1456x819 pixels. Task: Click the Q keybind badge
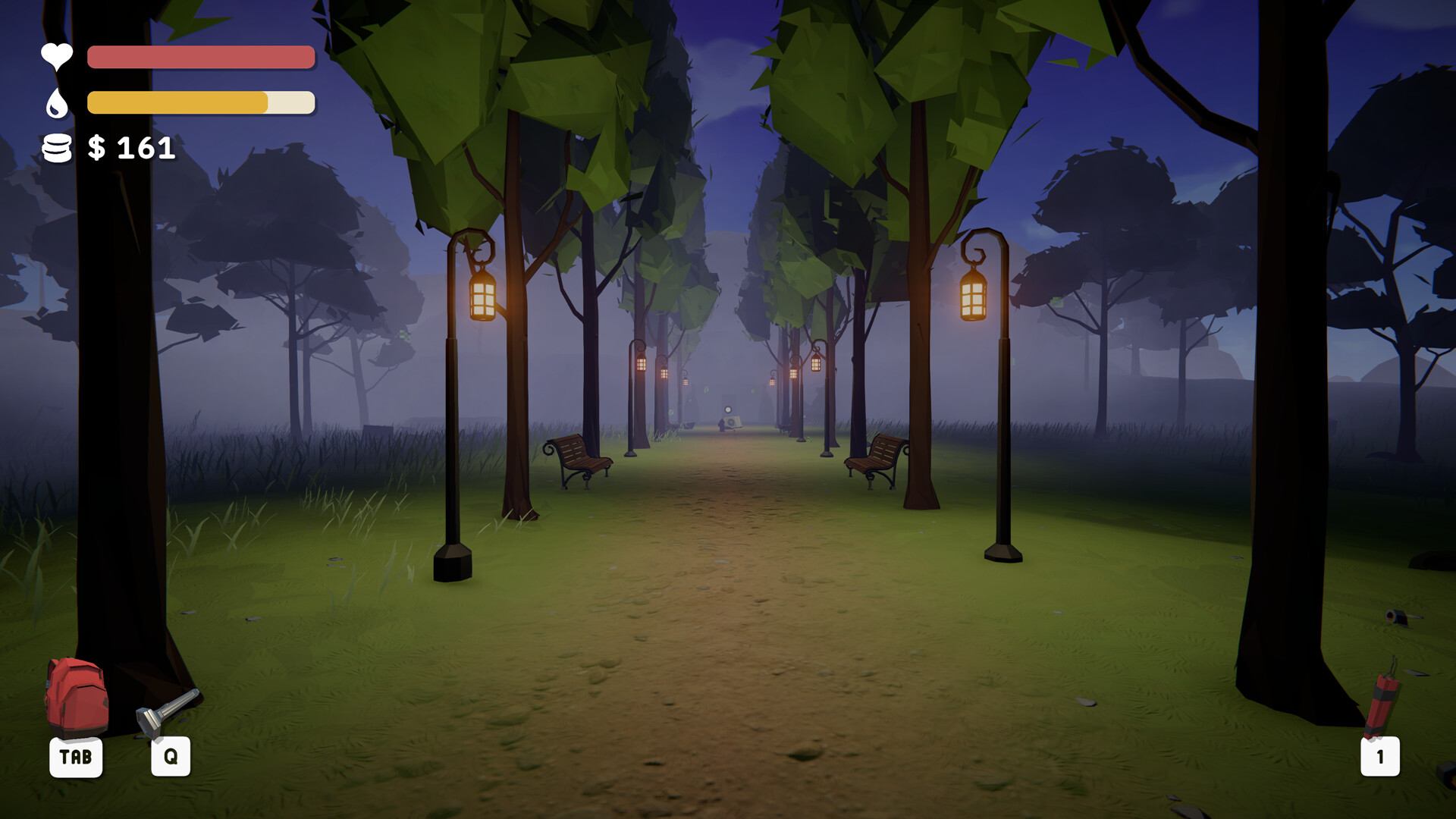click(x=170, y=755)
